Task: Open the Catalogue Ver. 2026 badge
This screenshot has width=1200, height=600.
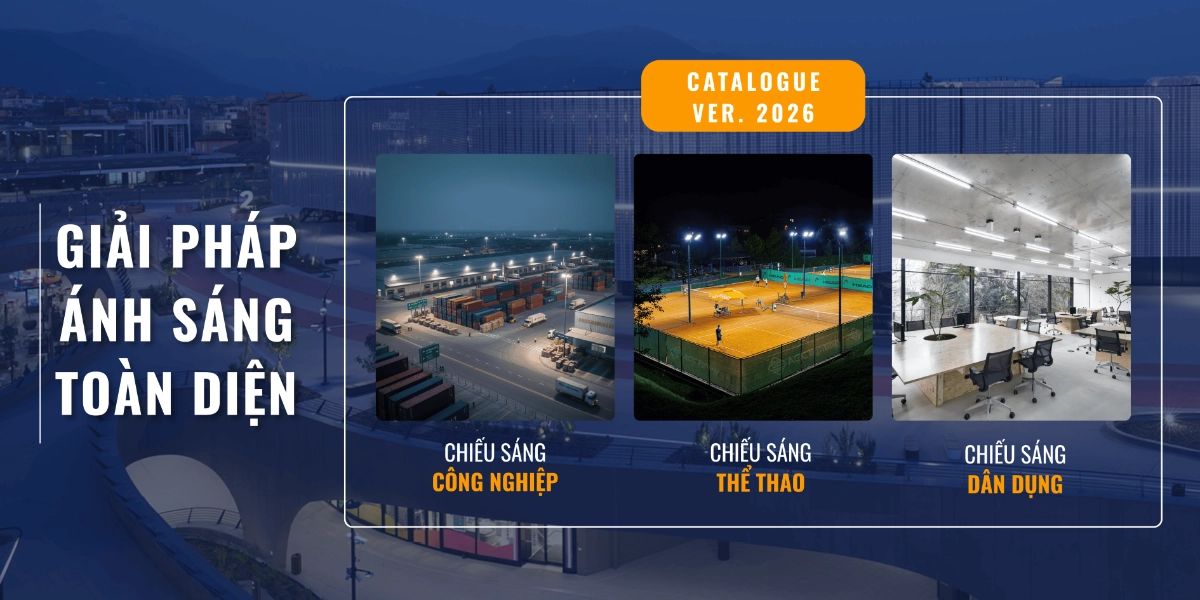Action: [752, 96]
